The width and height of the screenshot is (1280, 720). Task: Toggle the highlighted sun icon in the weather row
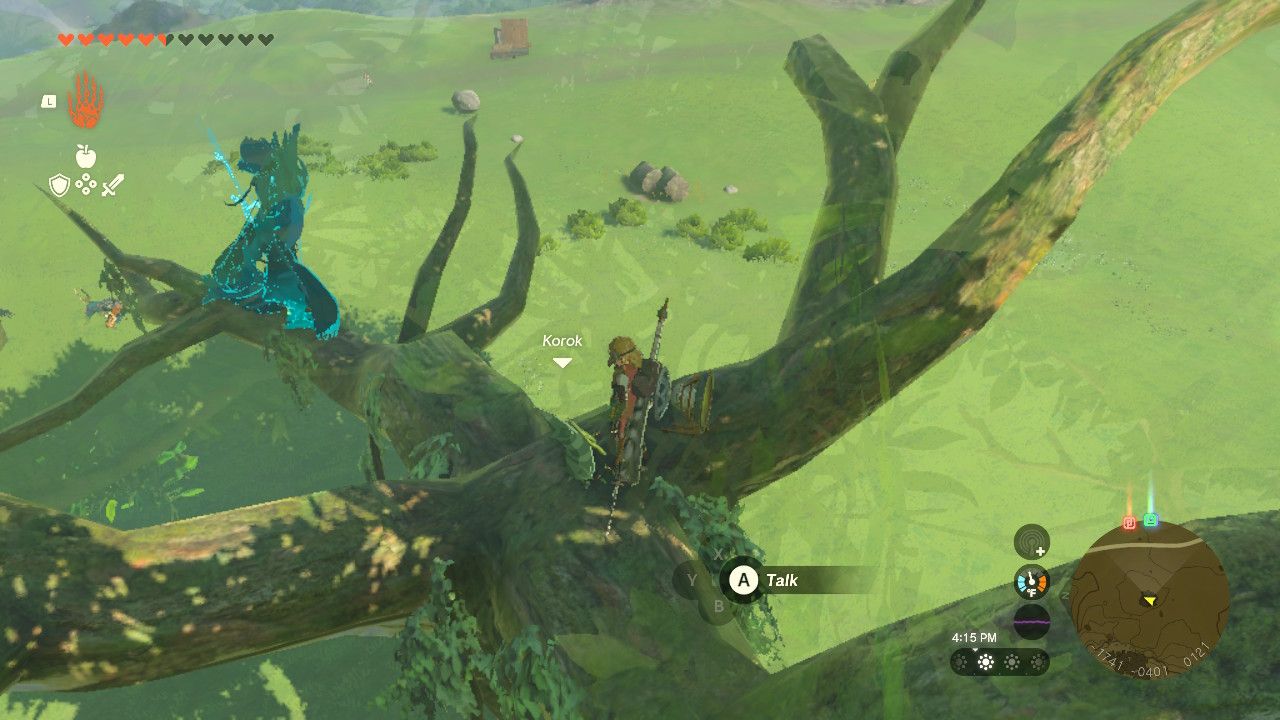pyautogui.click(x=986, y=661)
